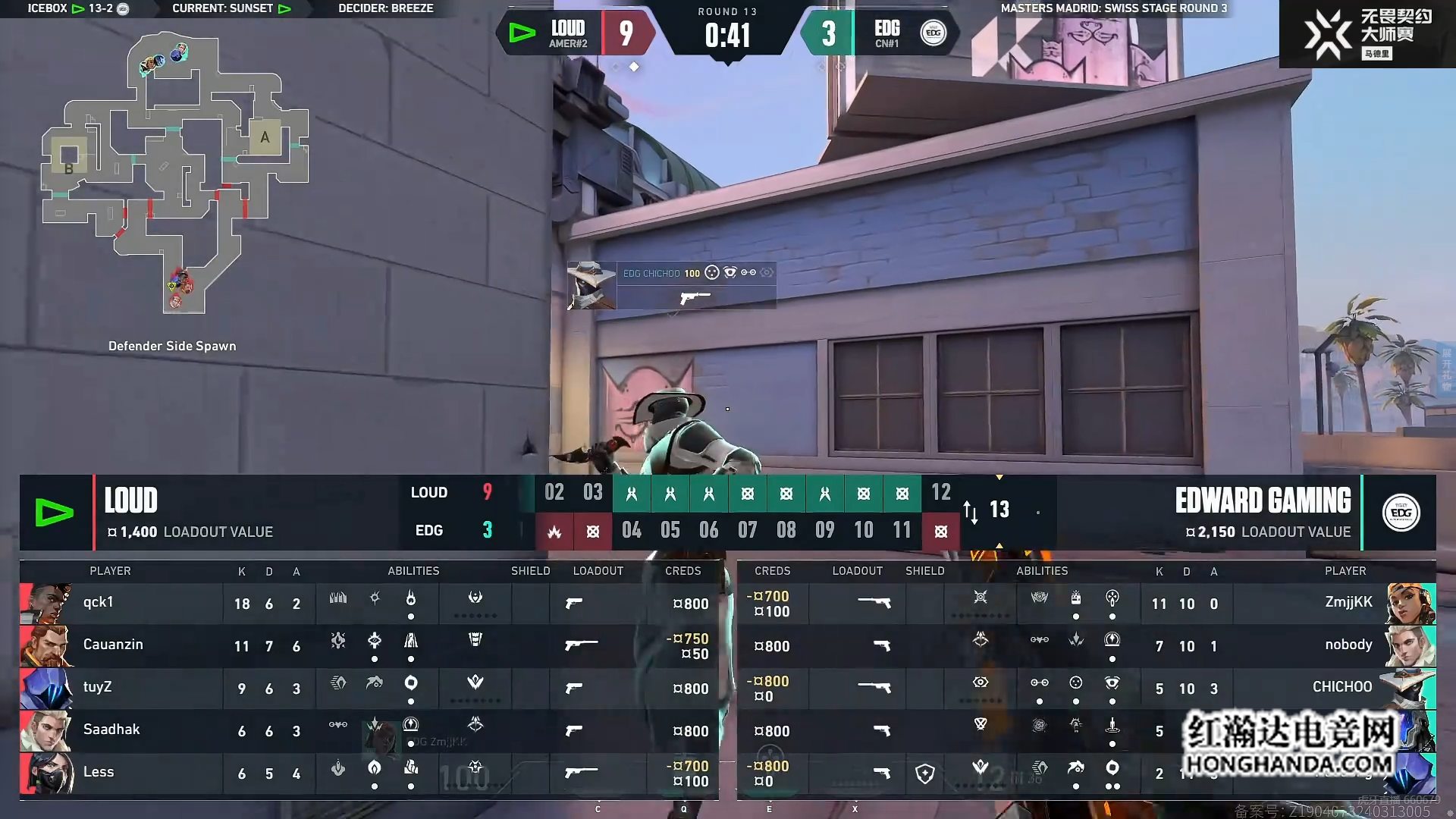The width and height of the screenshot is (1456, 819).
Task: Click the Edward Gaming round EDG logo
Action: pos(1401,513)
